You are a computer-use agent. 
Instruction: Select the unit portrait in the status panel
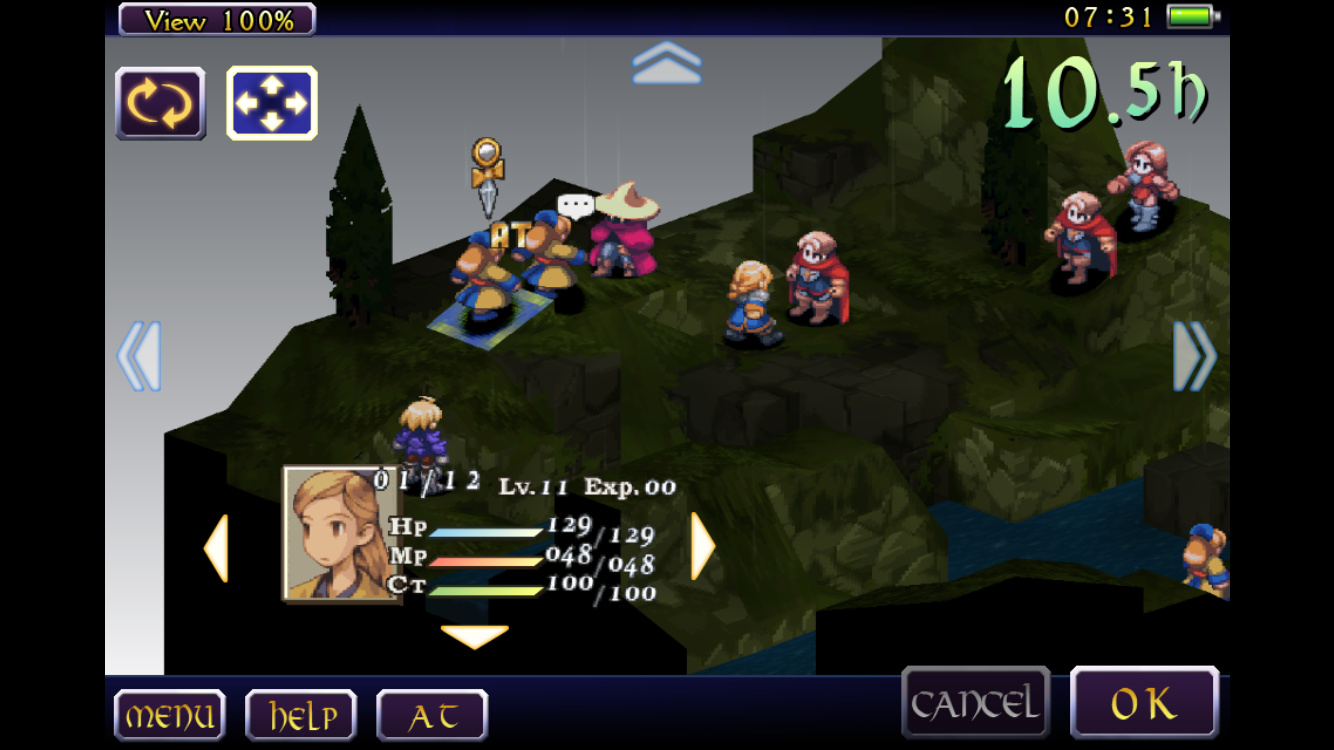(x=338, y=534)
